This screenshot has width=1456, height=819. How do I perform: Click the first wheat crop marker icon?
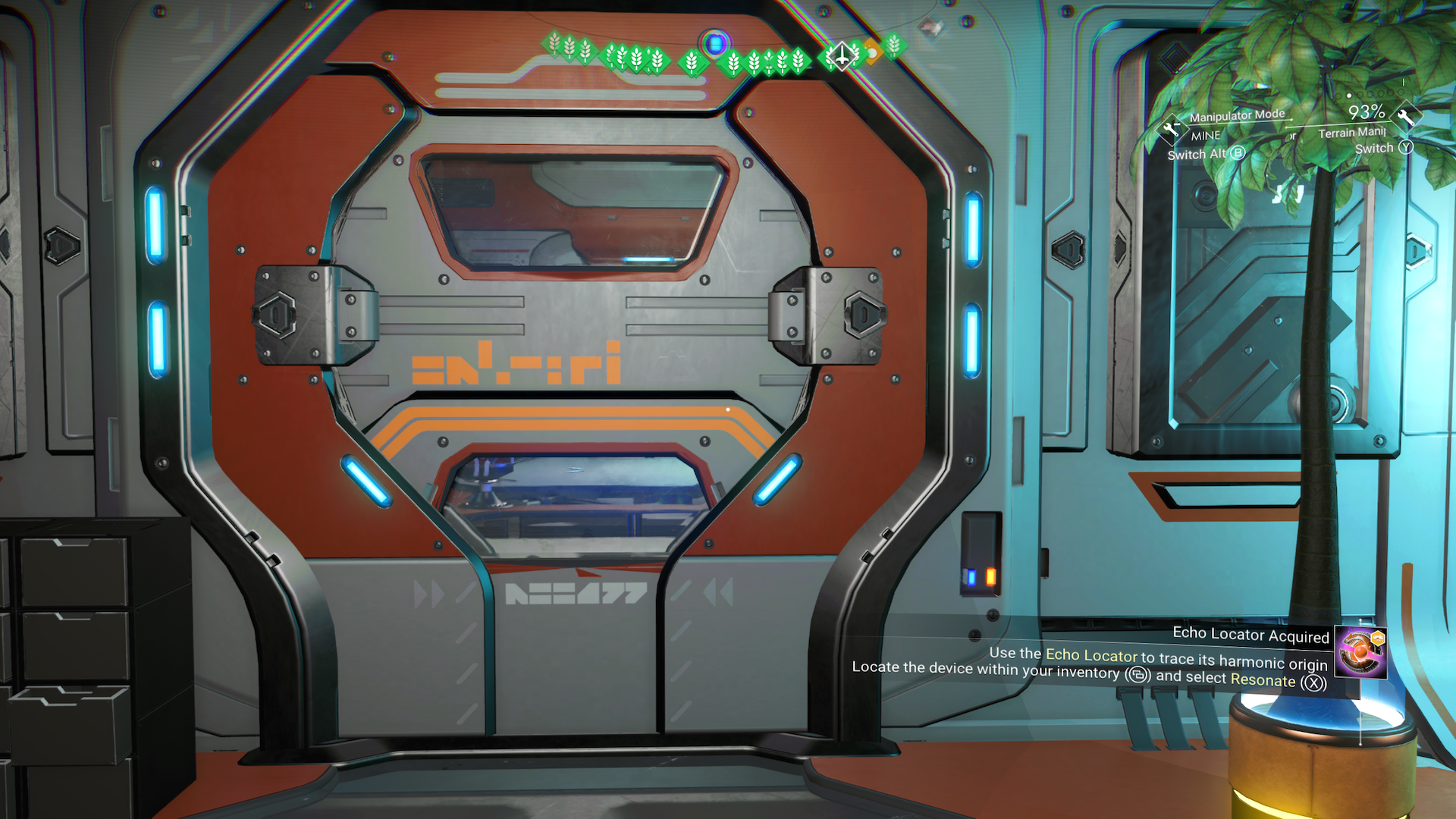coord(554,44)
